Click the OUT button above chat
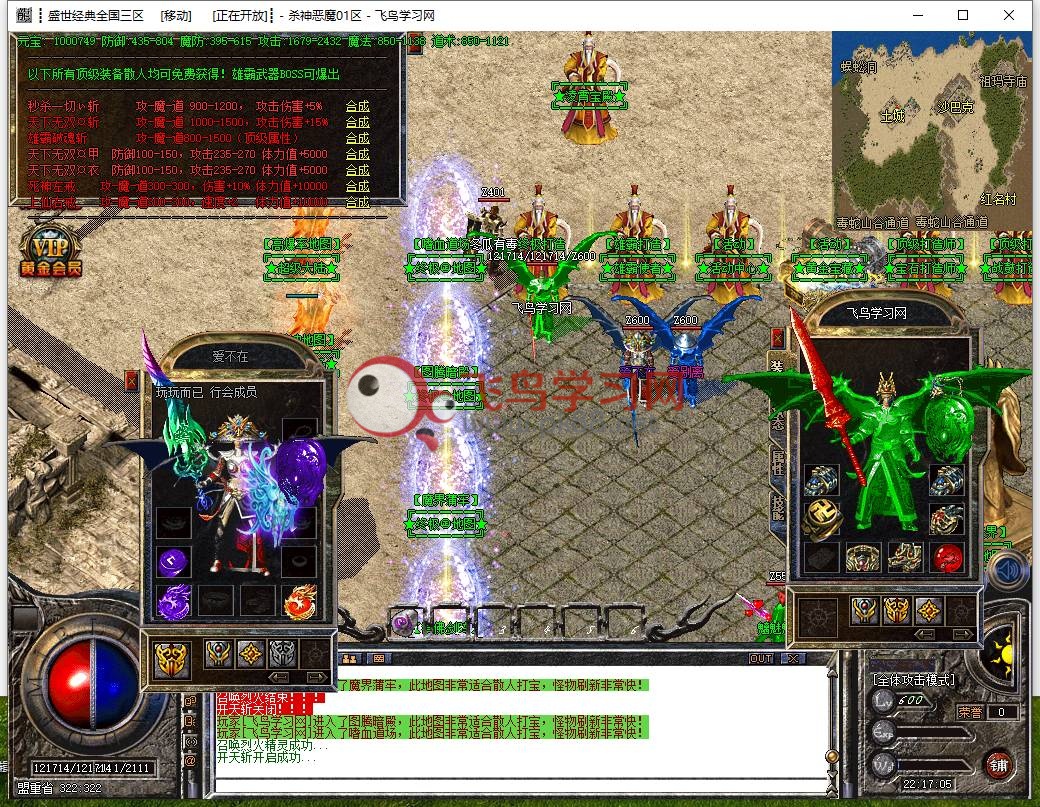This screenshot has height=807, width=1040. coord(761,658)
